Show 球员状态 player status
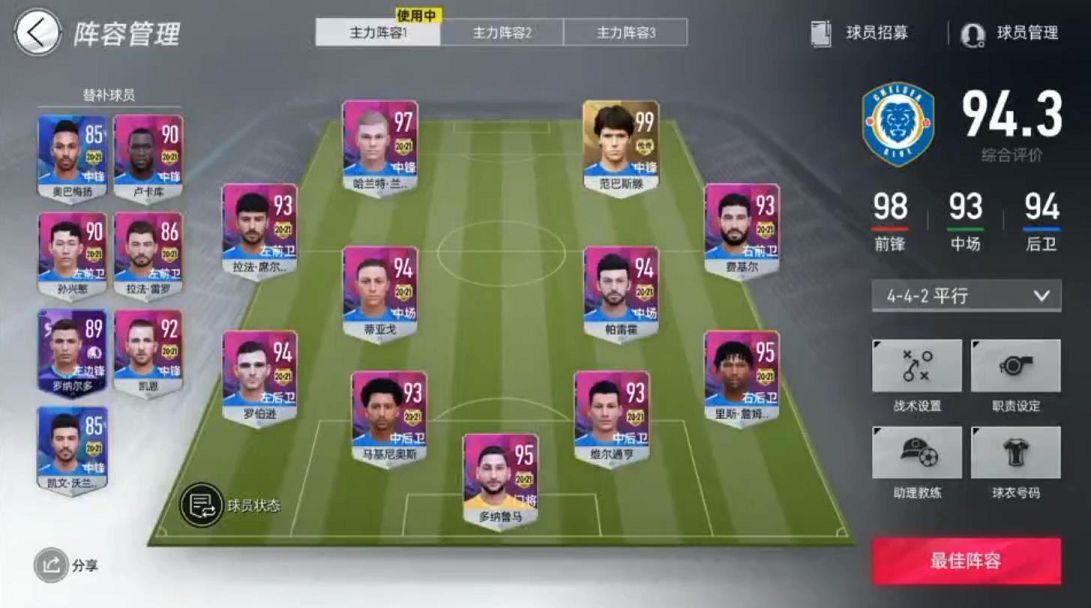 click(231, 505)
